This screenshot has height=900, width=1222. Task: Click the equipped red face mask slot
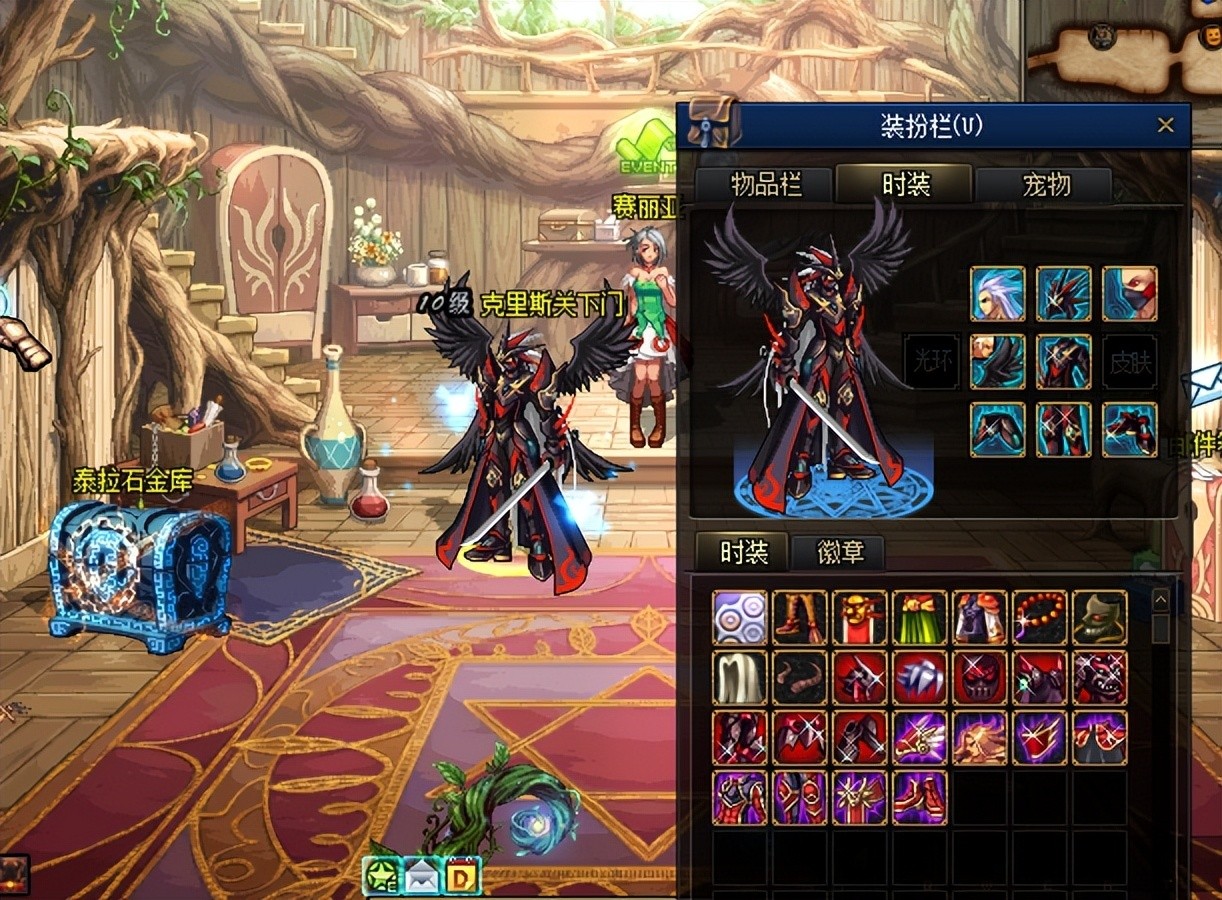(x=1130, y=294)
